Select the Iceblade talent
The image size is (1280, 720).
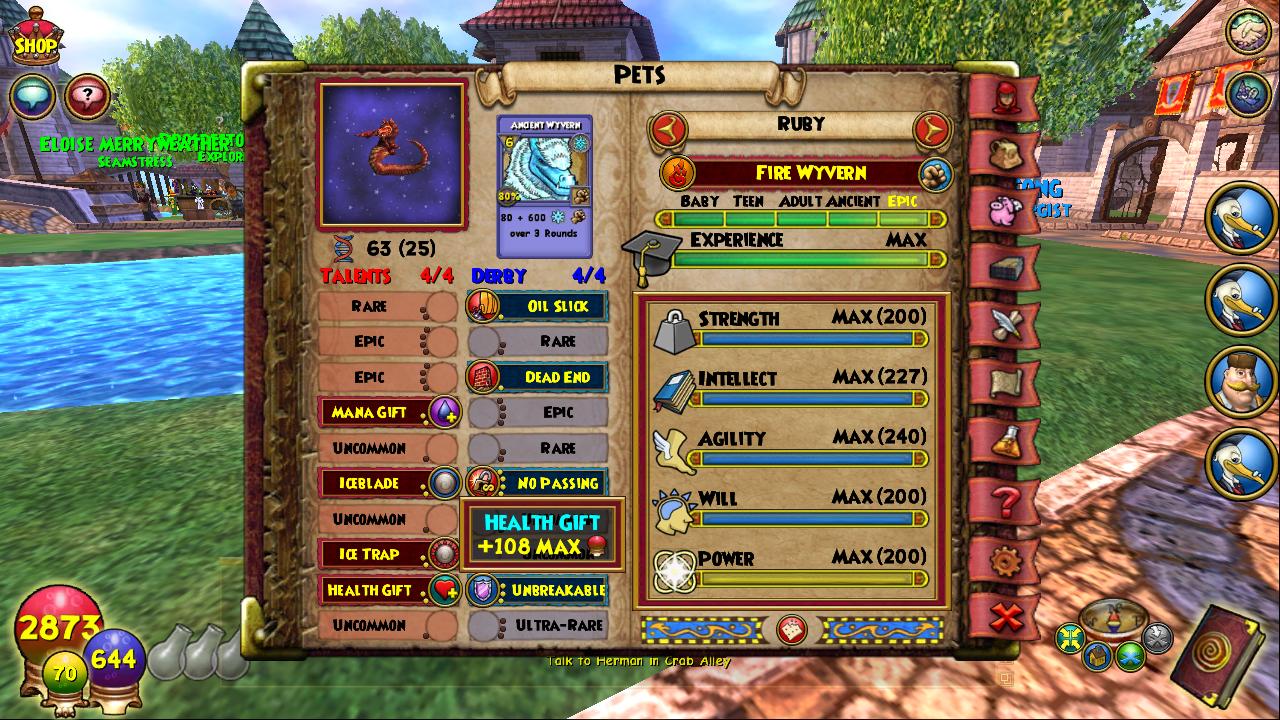[388, 483]
